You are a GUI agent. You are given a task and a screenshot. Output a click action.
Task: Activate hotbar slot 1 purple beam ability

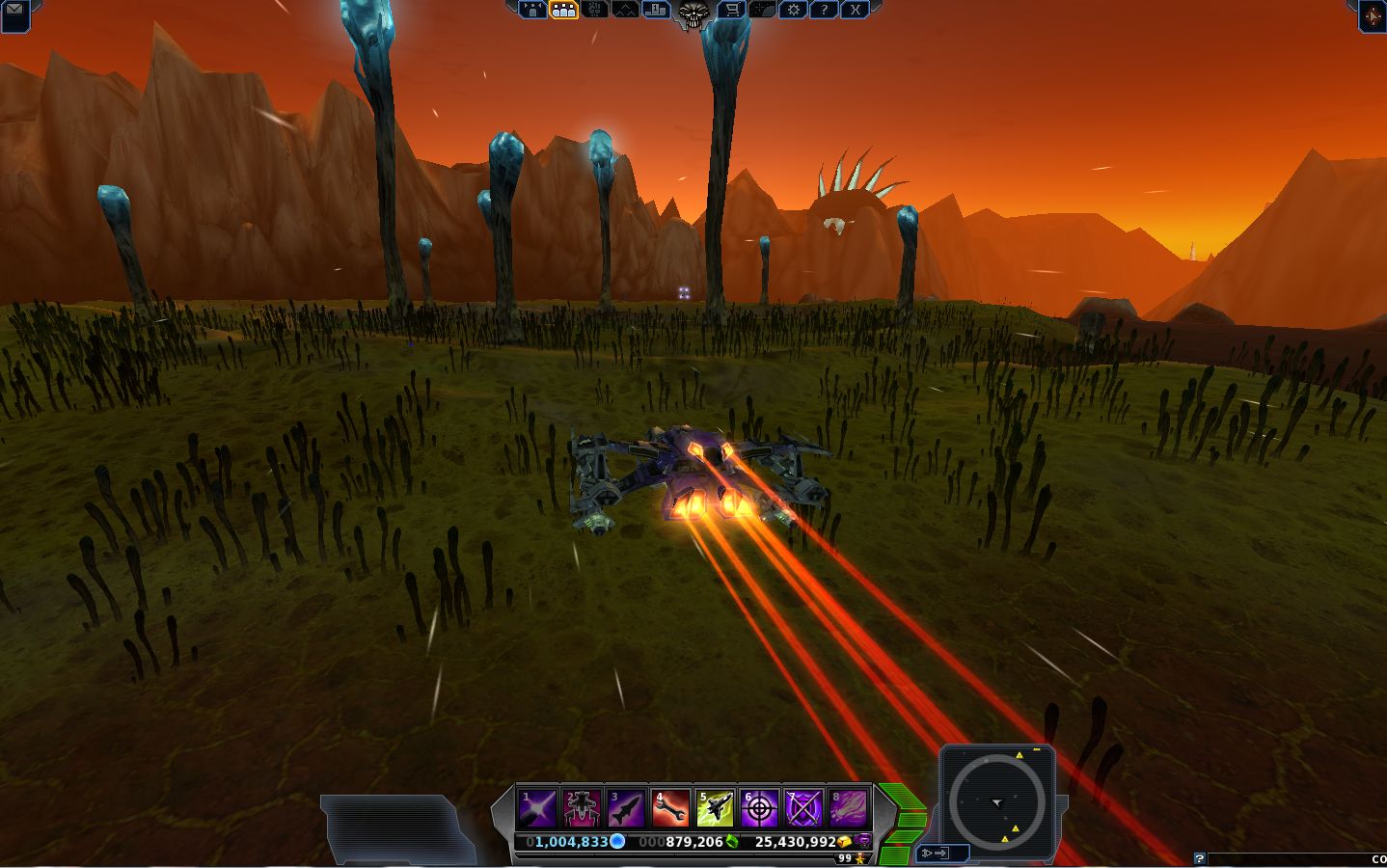pyautogui.click(x=537, y=808)
